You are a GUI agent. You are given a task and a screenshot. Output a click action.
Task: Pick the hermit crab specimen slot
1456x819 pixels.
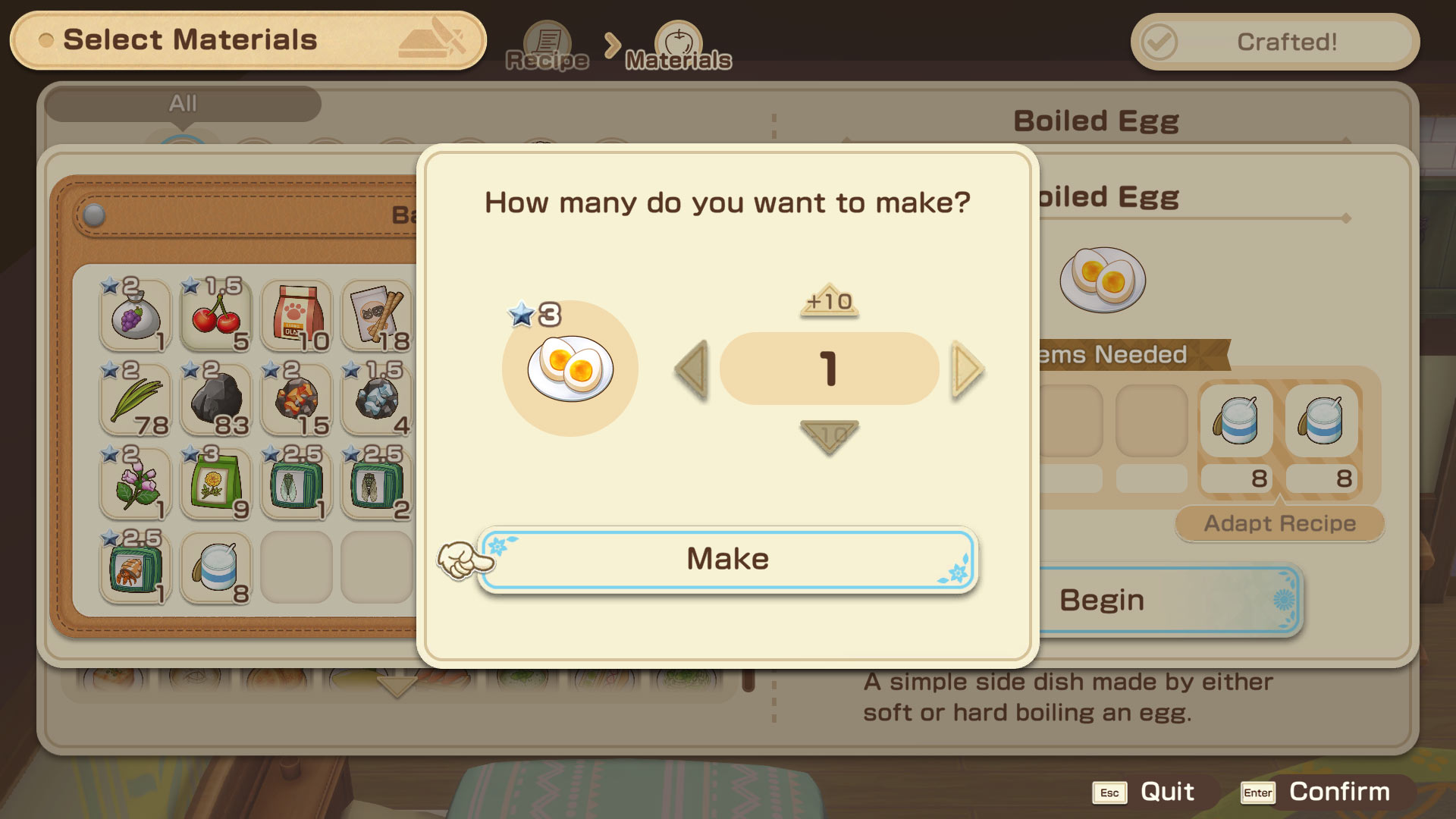pos(135,568)
